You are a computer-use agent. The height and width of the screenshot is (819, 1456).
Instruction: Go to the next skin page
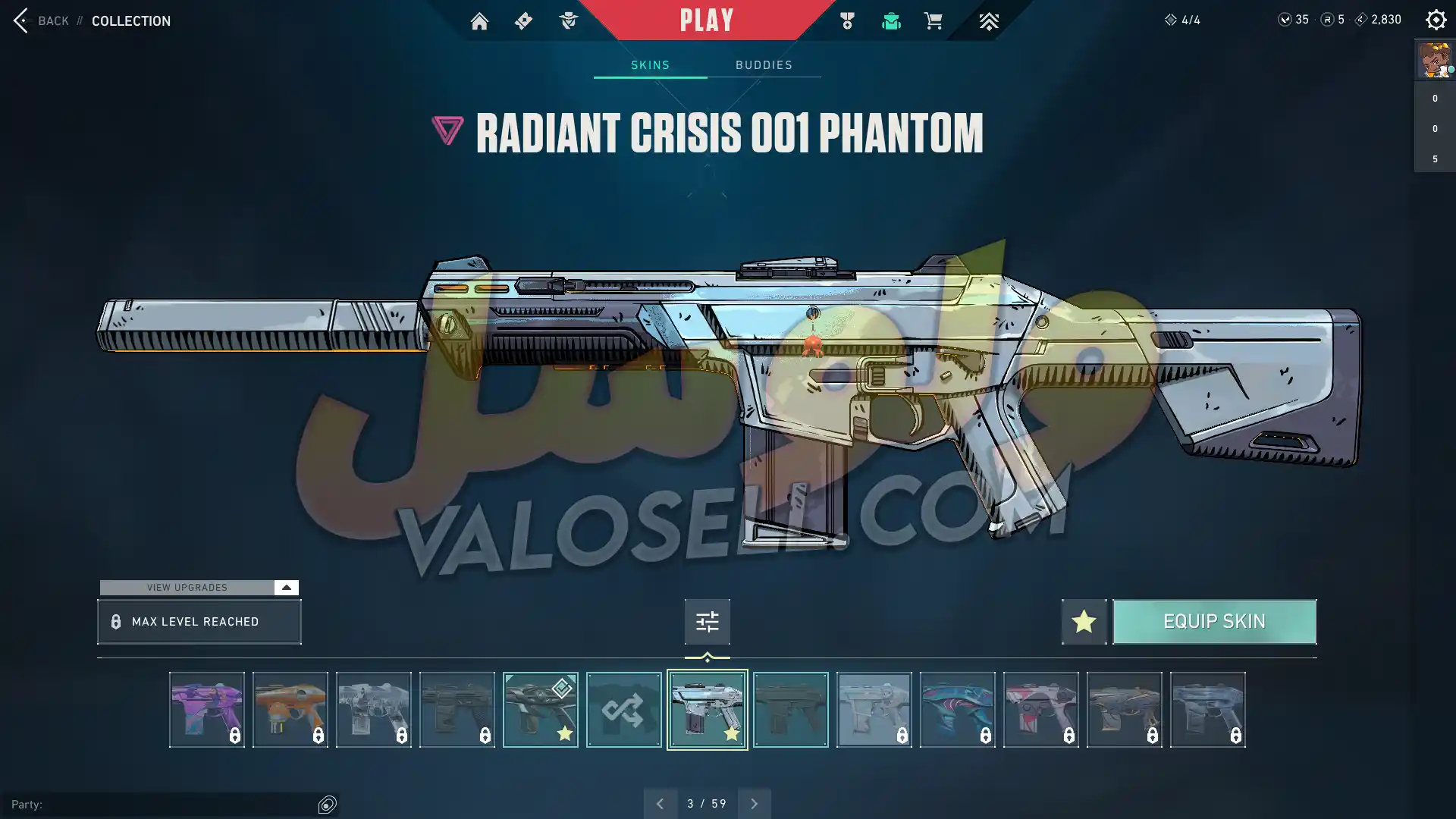tap(754, 804)
